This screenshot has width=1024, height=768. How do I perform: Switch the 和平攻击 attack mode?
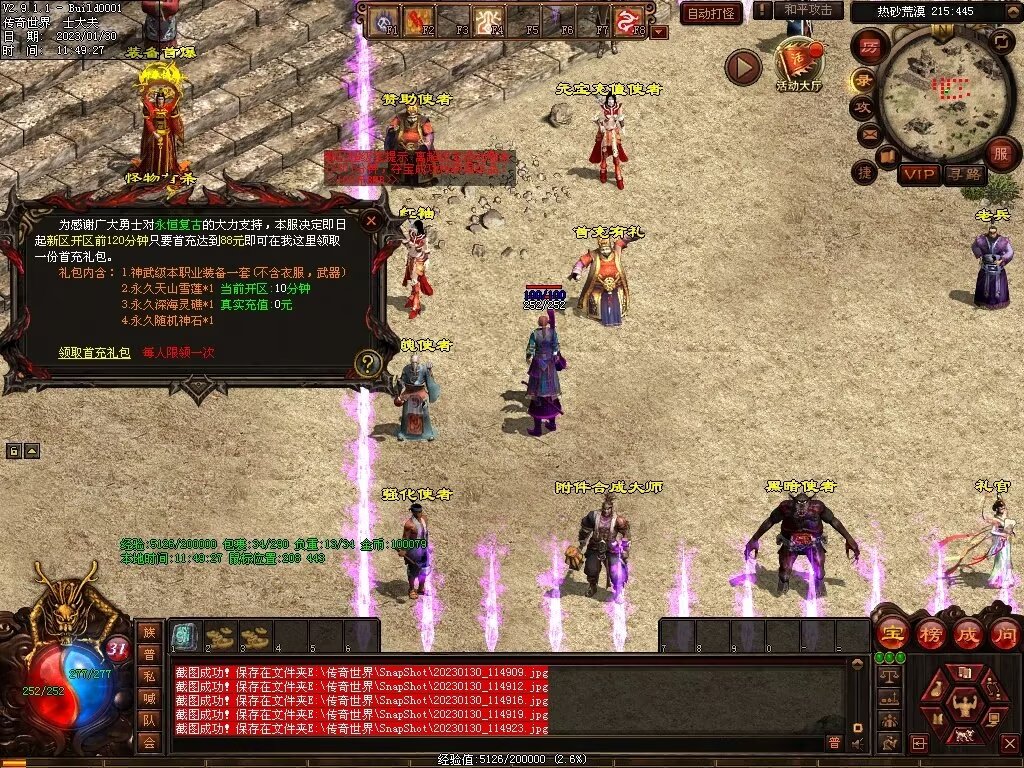(808, 10)
